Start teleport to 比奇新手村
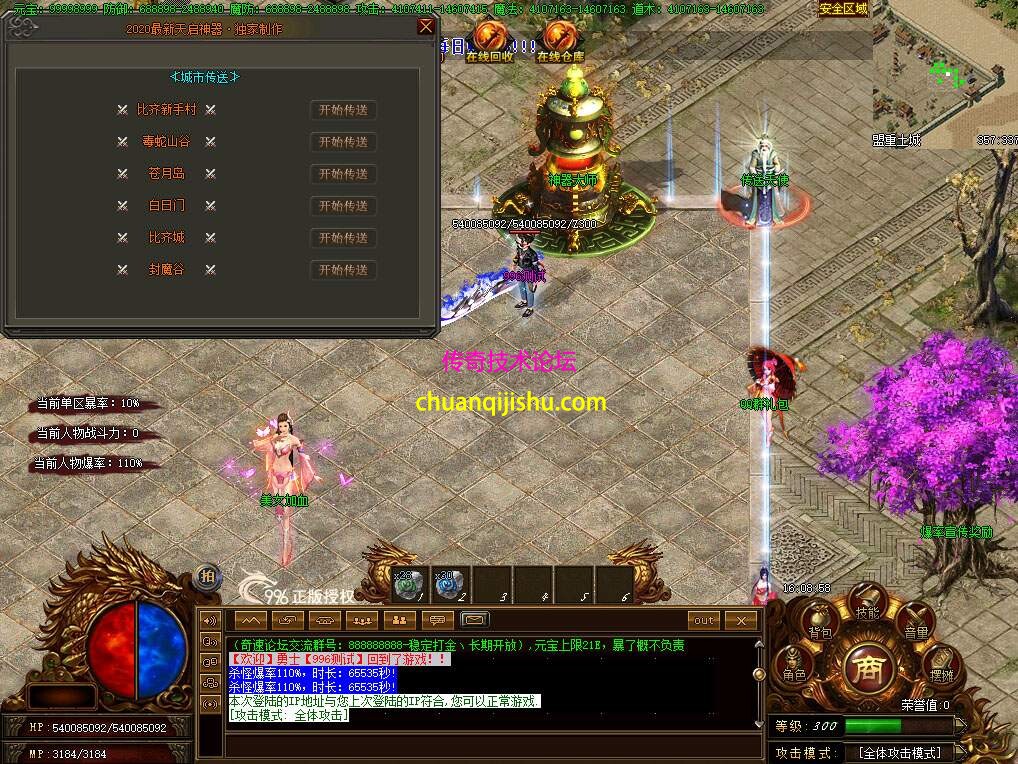This screenshot has height=764, width=1018. [343, 110]
